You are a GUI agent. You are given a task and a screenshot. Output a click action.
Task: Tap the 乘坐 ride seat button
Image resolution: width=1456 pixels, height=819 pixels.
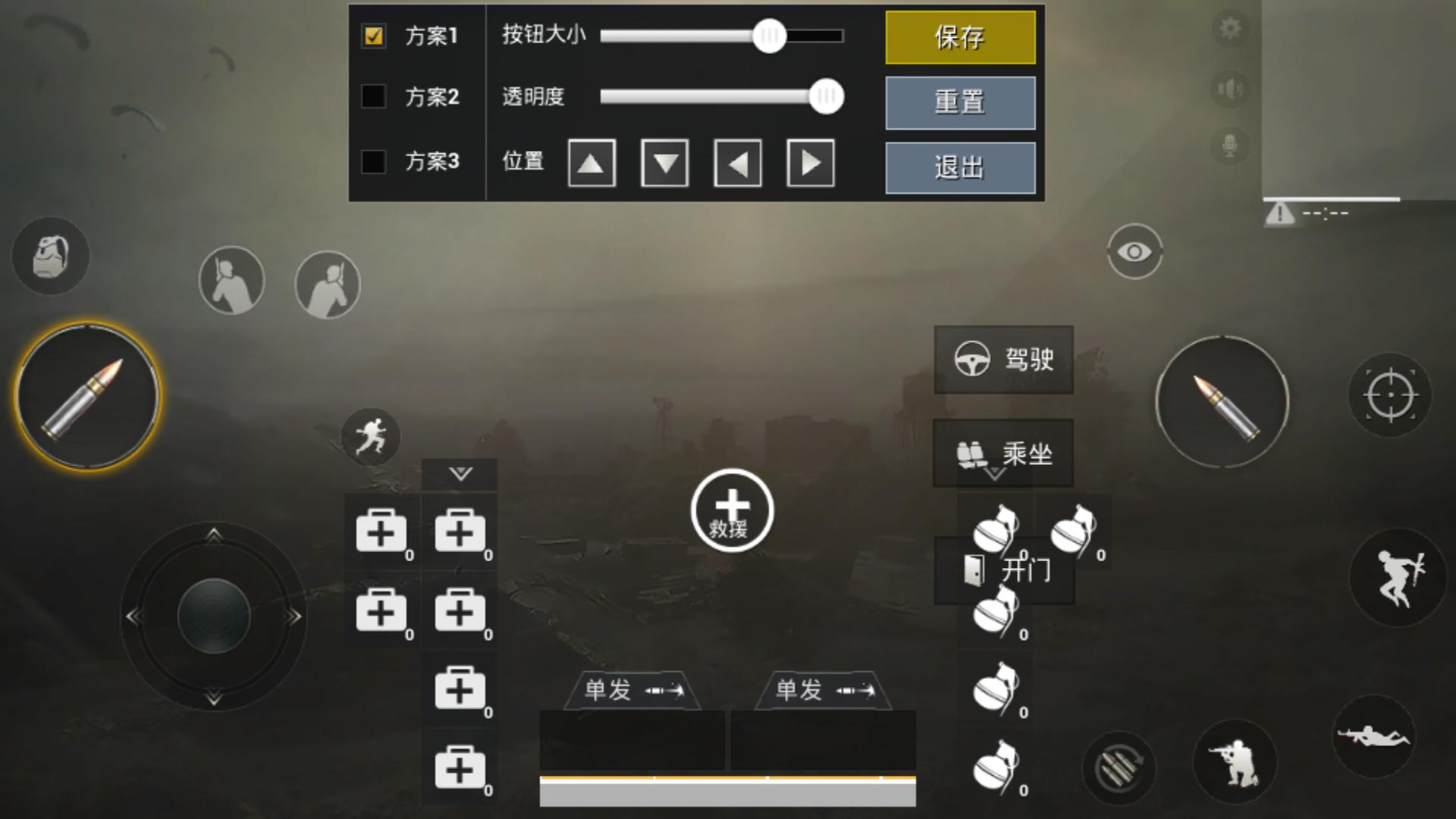pos(1003,453)
